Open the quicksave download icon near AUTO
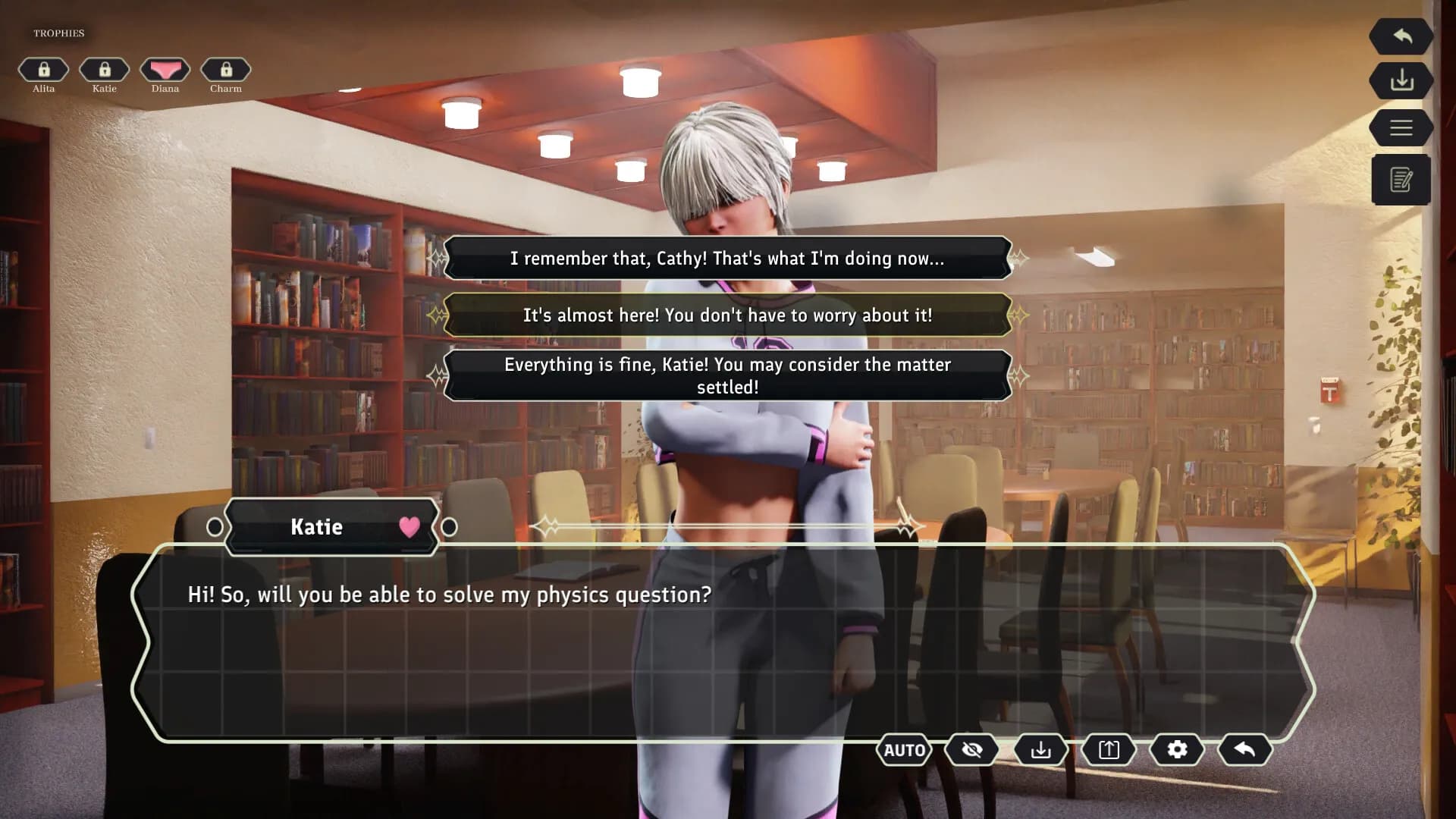The width and height of the screenshot is (1456, 819). click(x=1040, y=750)
